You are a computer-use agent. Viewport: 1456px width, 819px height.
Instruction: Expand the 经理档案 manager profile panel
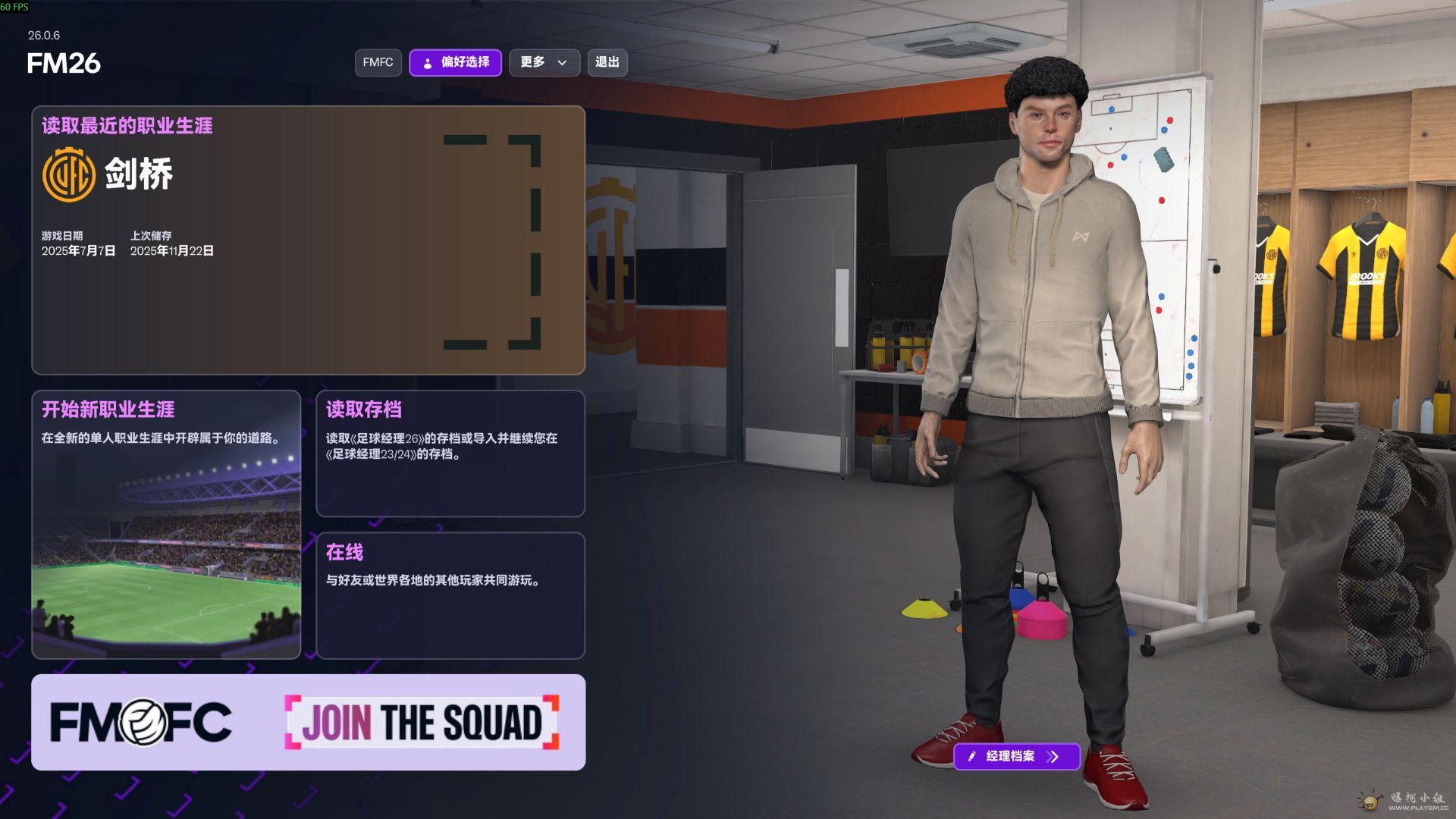1016,756
